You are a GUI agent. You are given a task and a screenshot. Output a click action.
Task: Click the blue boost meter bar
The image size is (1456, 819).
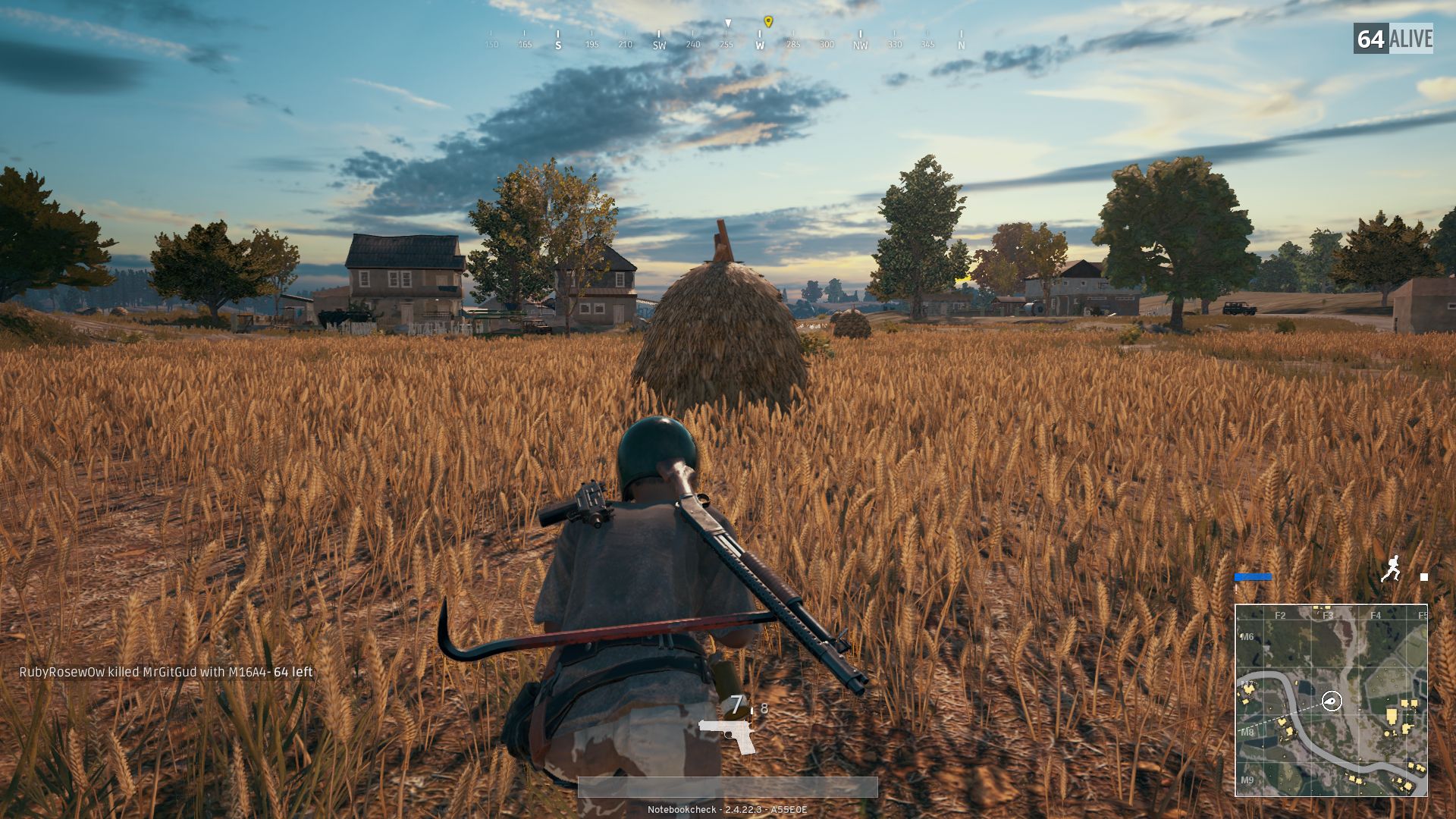(x=1252, y=577)
